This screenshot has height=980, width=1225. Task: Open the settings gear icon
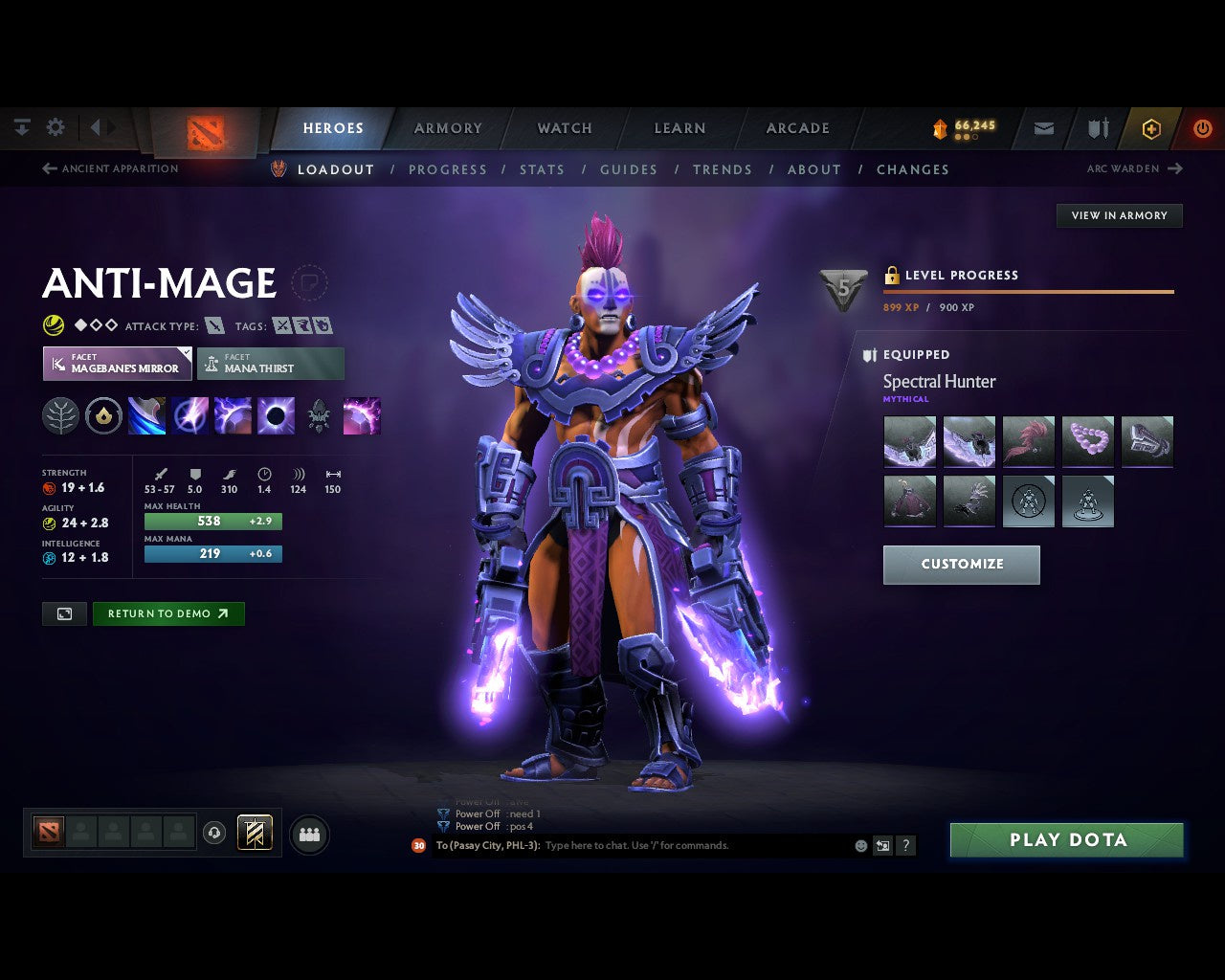[x=56, y=127]
